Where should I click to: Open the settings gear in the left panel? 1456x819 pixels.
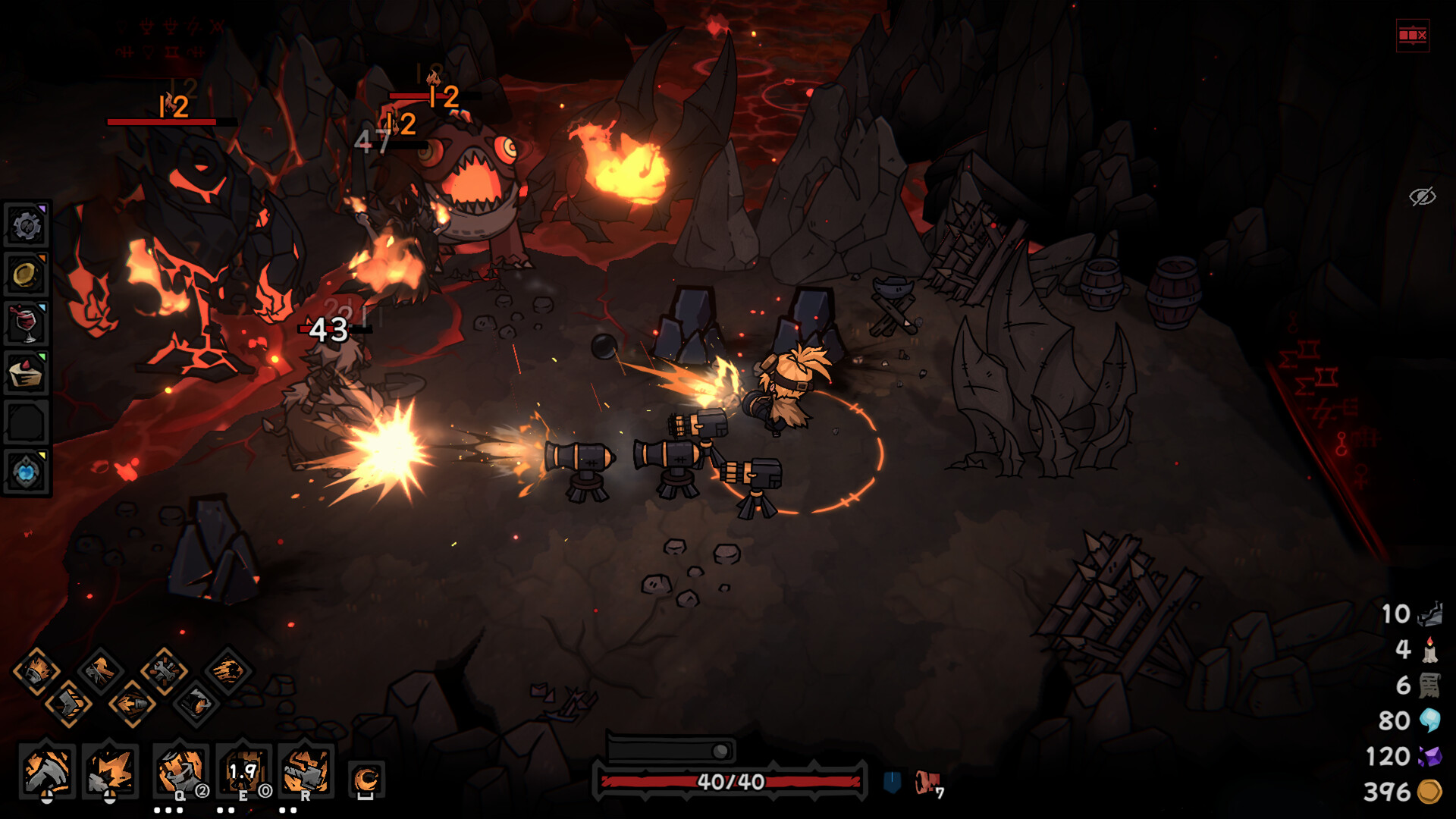27,225
